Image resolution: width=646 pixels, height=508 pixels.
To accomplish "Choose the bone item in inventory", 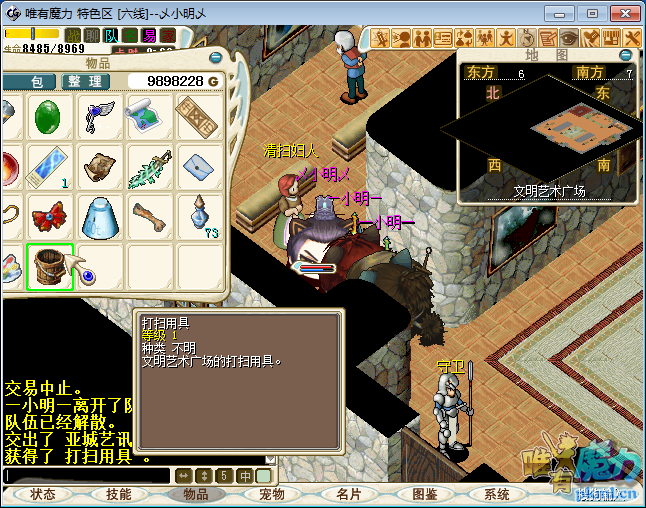I will [149, 217].
